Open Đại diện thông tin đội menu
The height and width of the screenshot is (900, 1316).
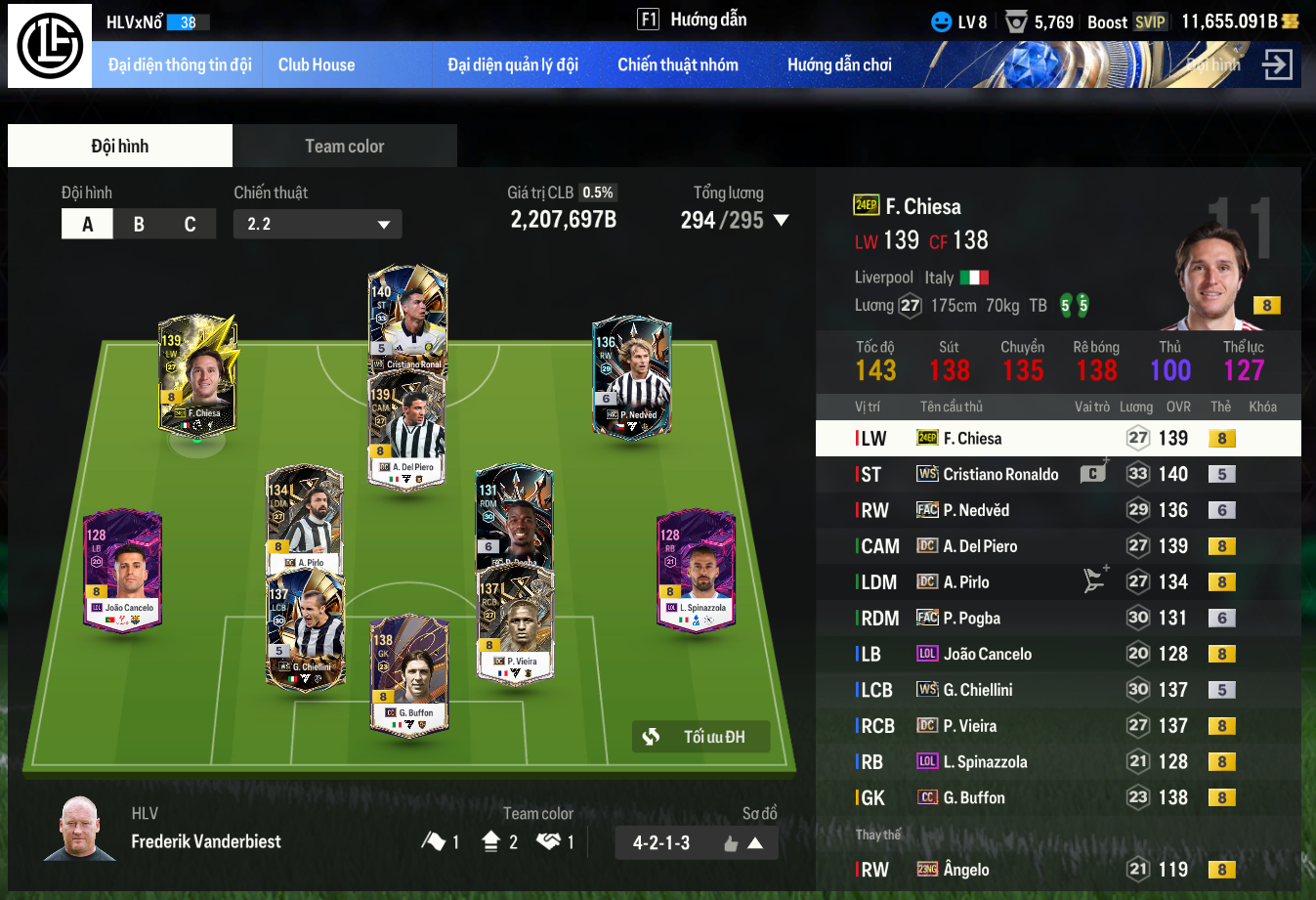coord(180,65)
